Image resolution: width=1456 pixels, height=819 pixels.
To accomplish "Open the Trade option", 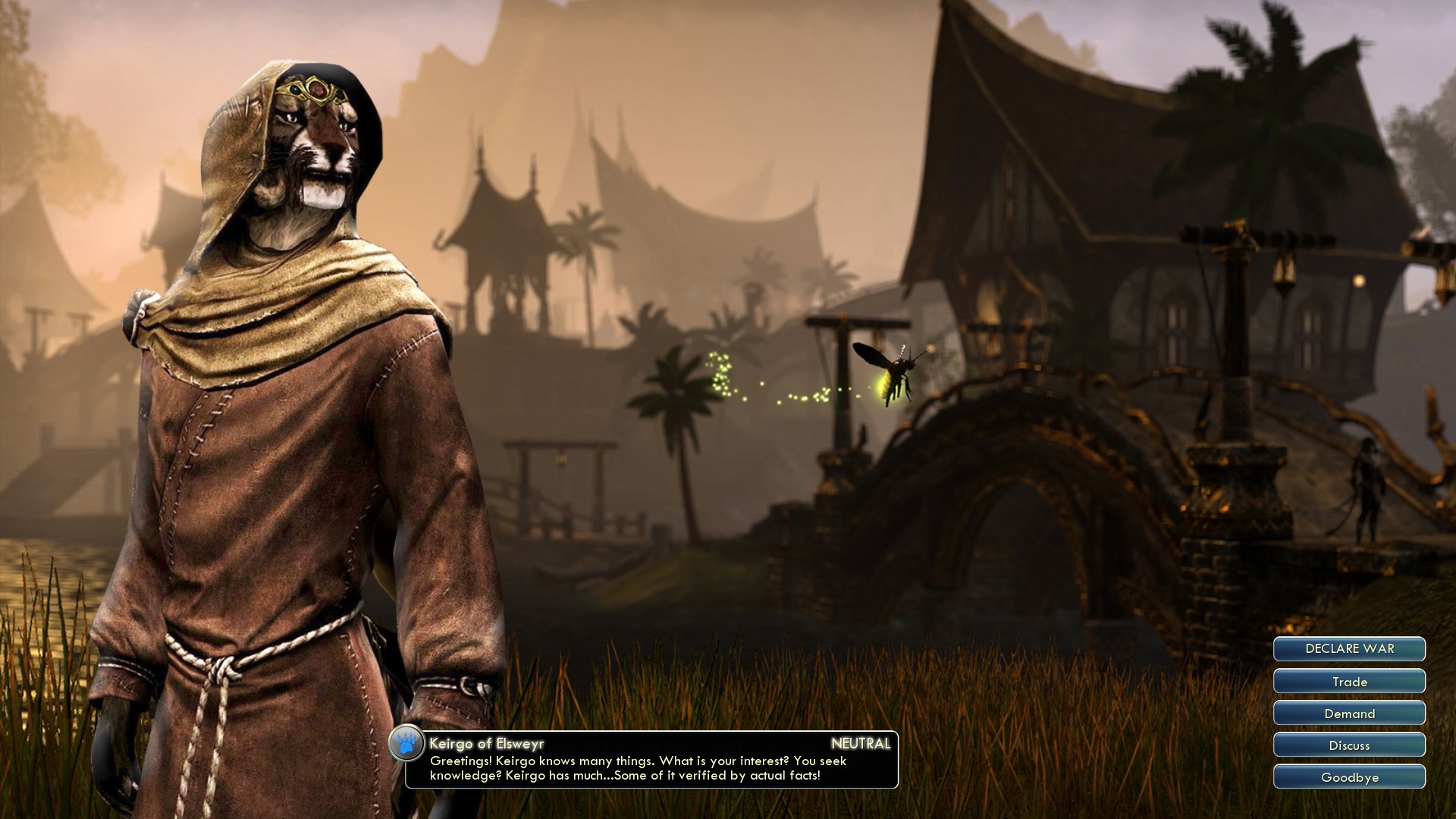I will click(1349, 682).
